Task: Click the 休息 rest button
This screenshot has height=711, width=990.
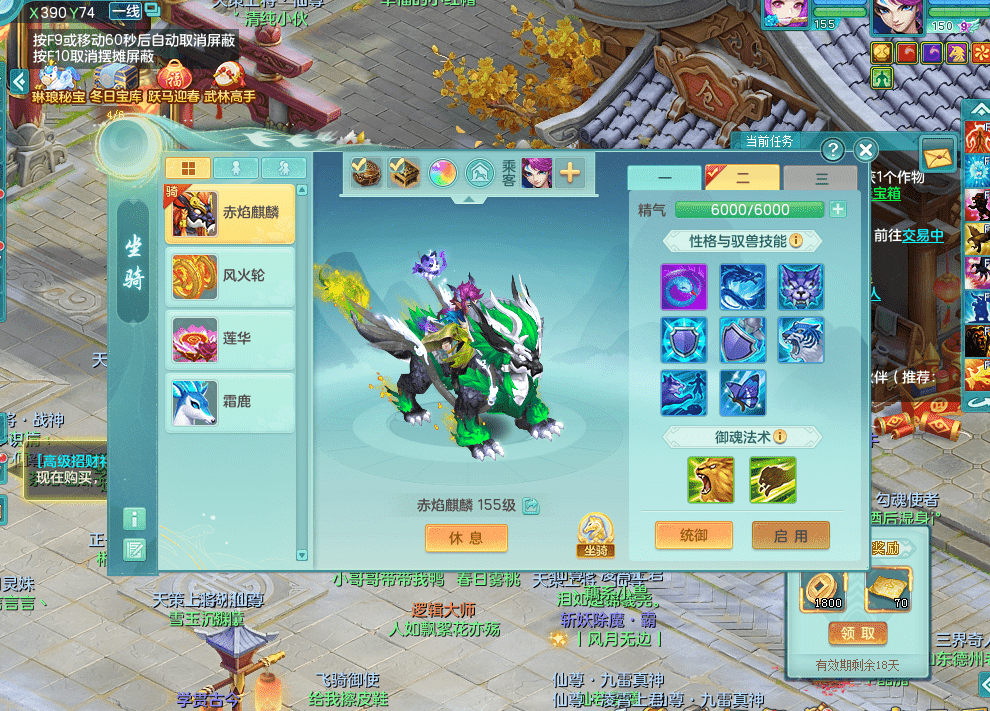Action: point(466,538)
